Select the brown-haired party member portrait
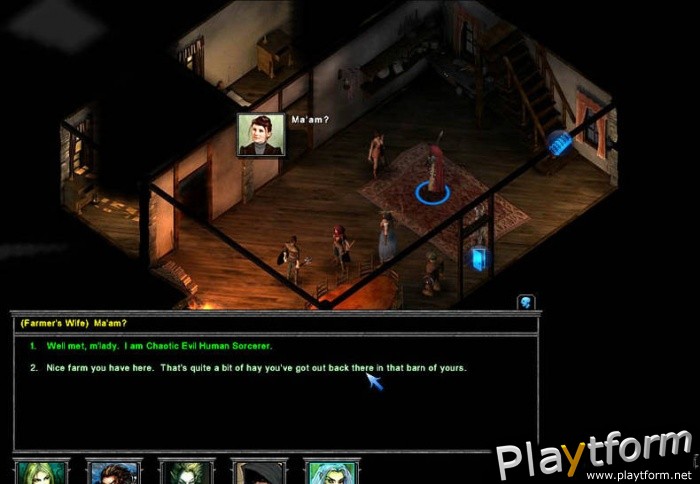700x484 pixels. pyautogui.click(x=114, y=472)
